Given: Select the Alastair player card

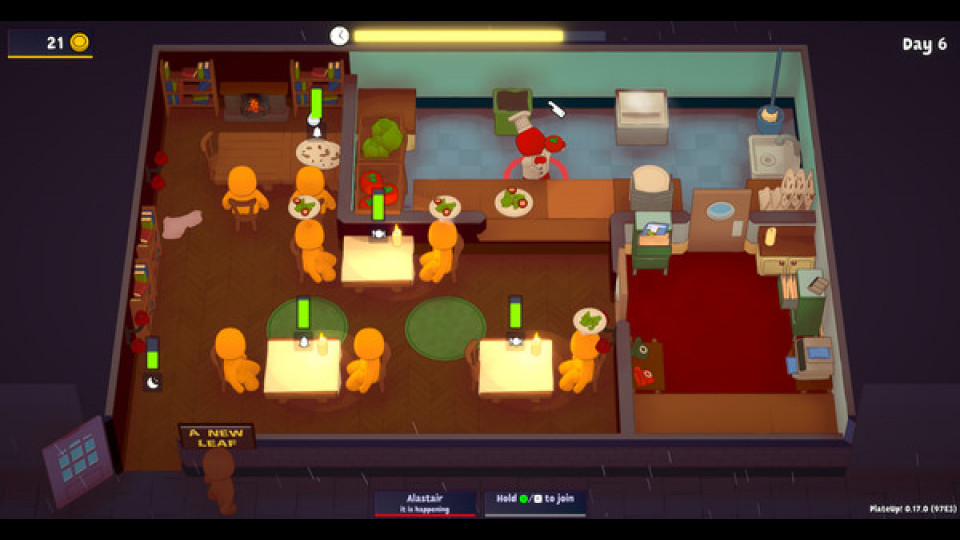Looking at the screenshot, I should [x=425, y=502].
